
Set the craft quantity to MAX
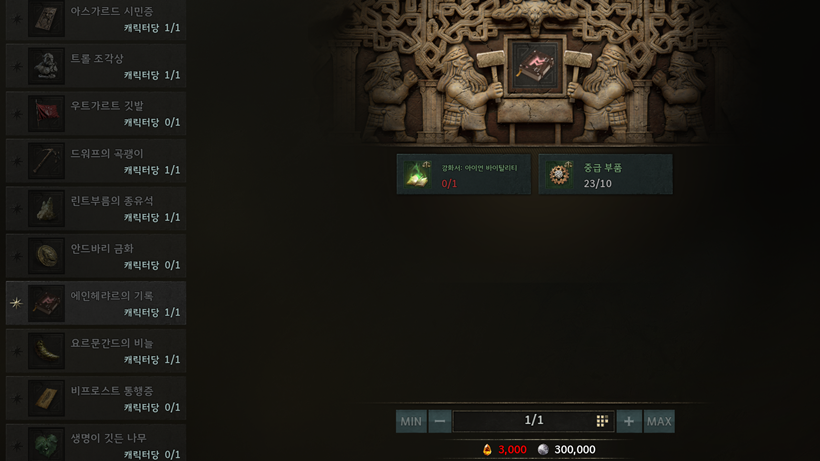pyautogui.click(x=659, y=421)
